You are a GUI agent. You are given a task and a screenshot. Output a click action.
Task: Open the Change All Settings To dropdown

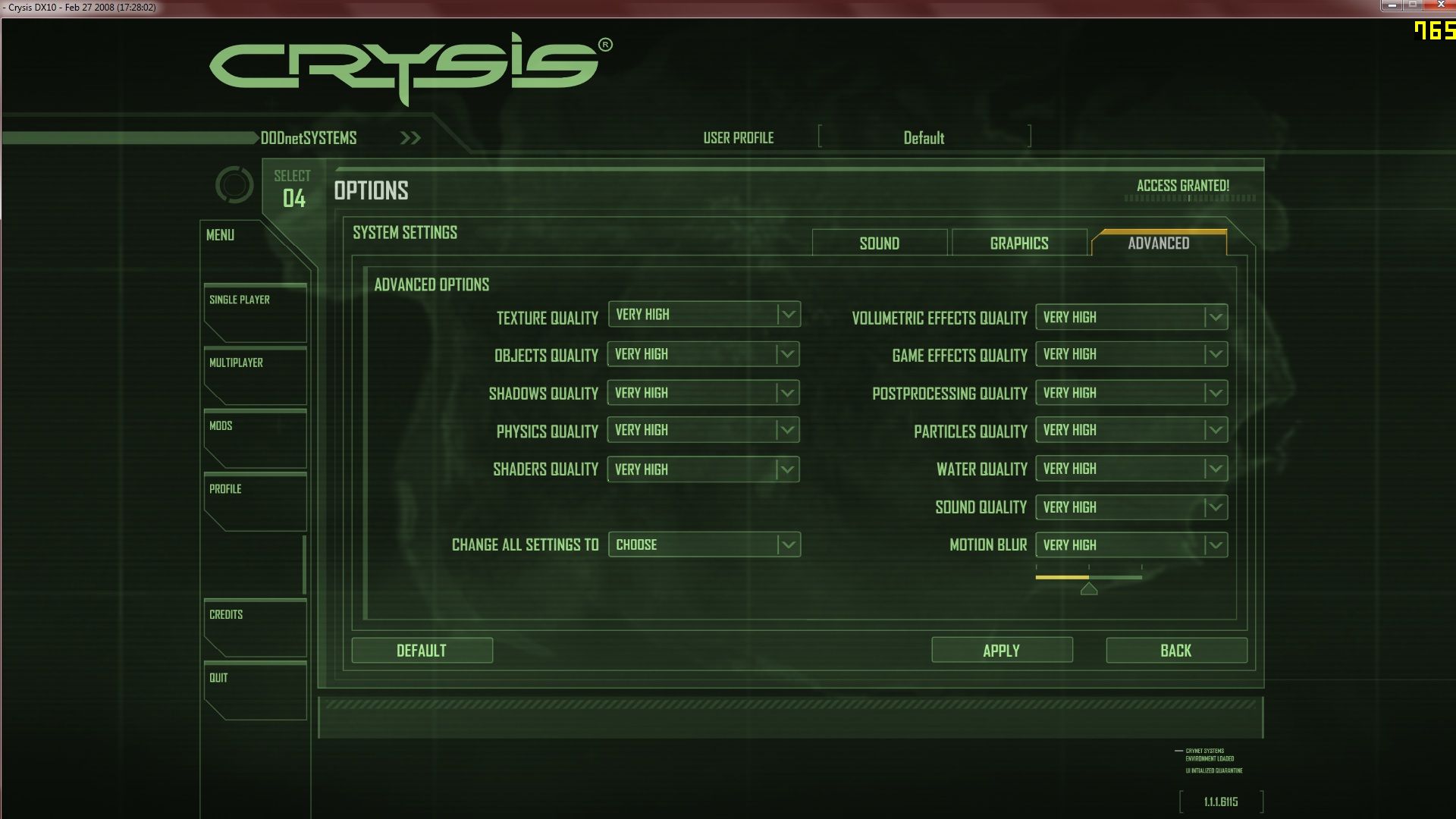click(x=704, y=544)
